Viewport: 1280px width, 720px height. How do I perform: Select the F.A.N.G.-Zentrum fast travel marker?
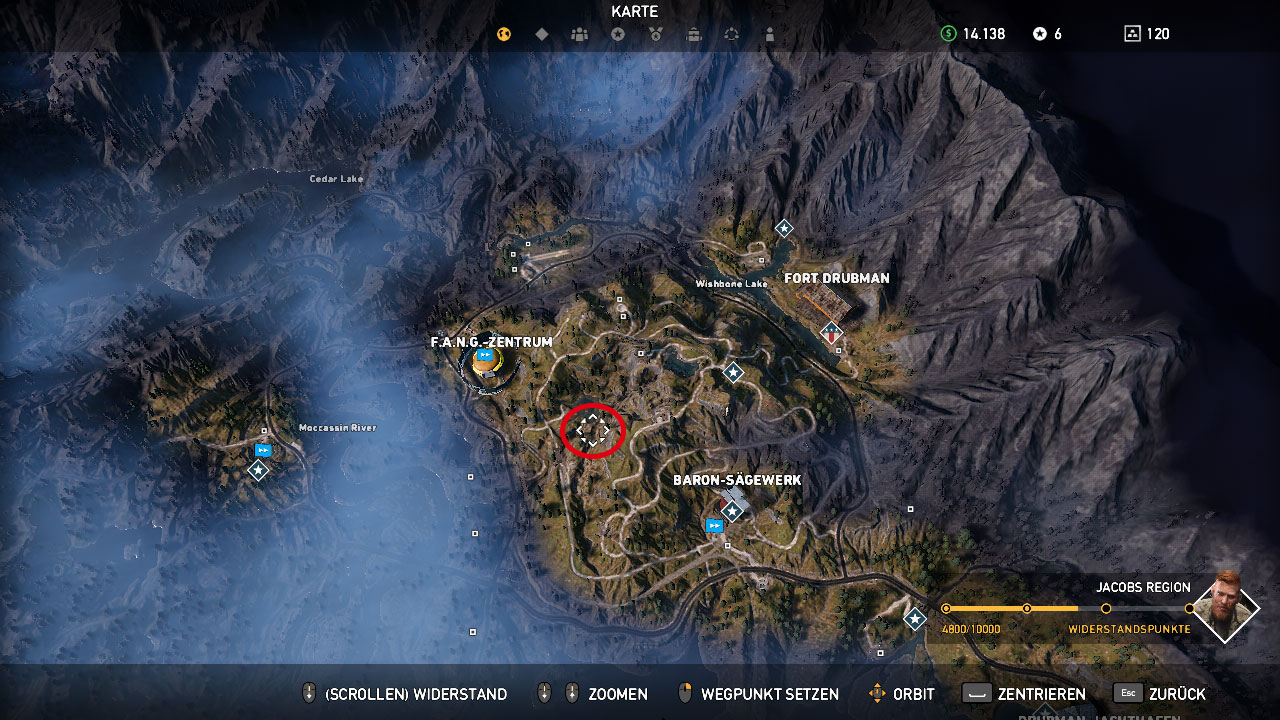(x=486, y=356)
